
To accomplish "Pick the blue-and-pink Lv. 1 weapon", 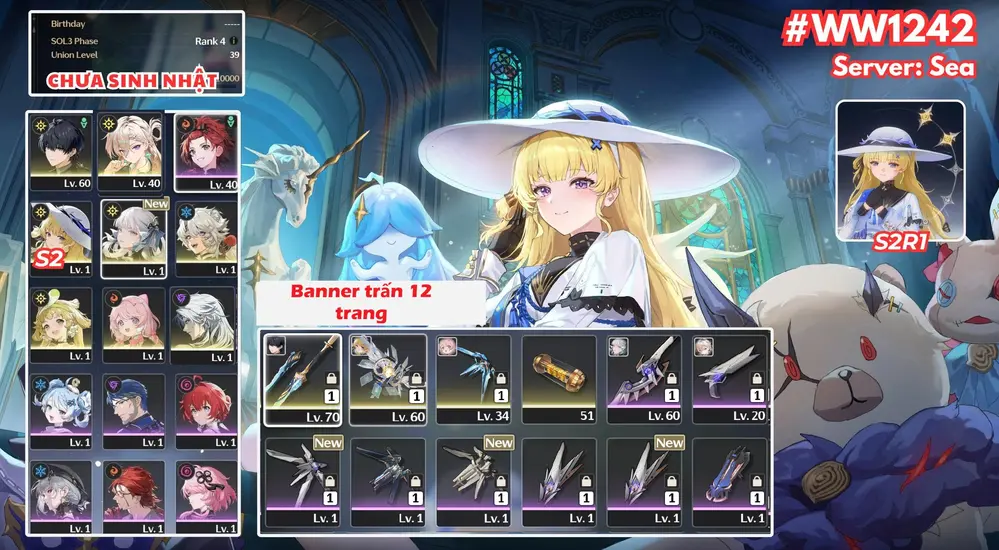I will tap(730, 484).
